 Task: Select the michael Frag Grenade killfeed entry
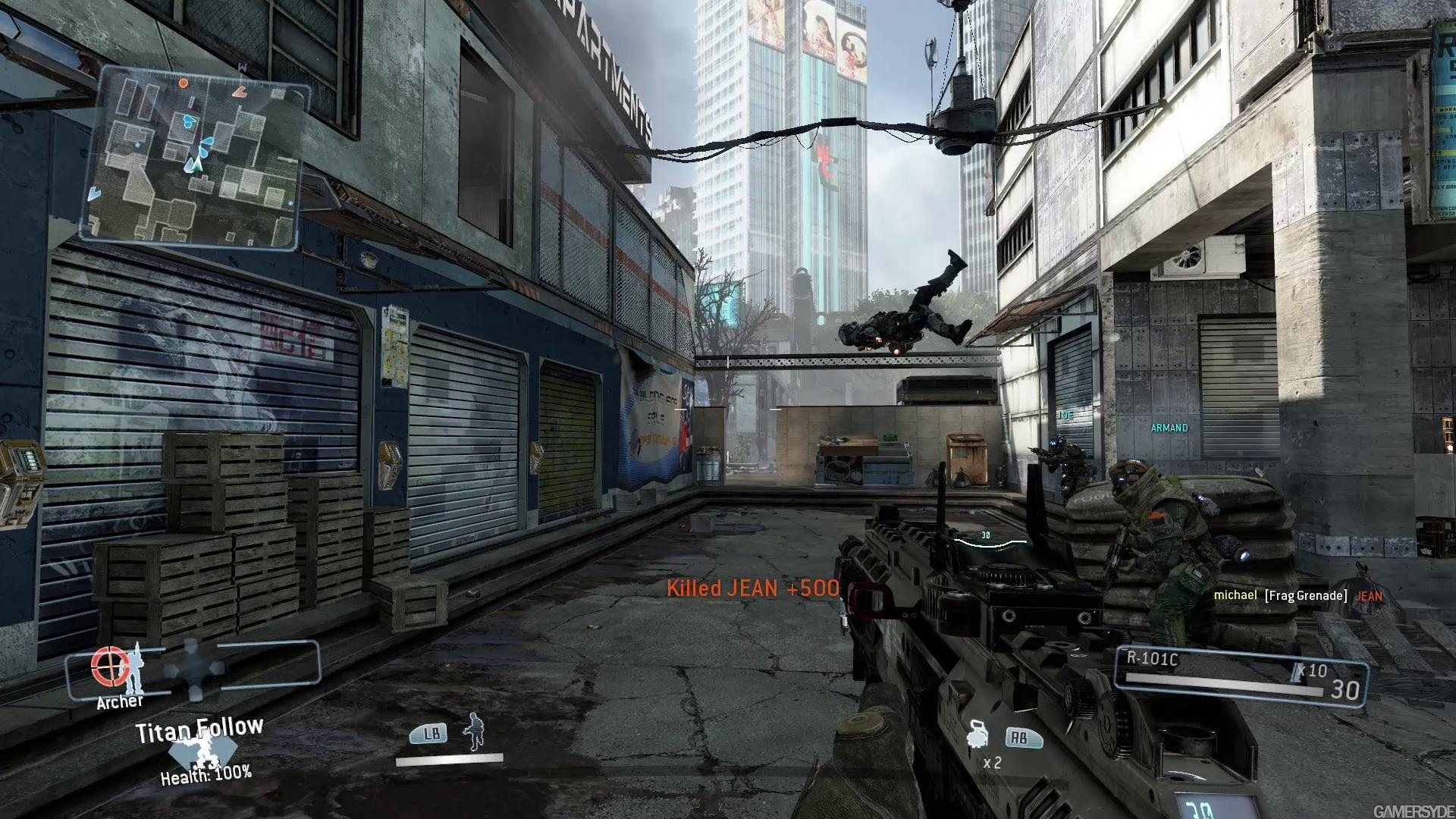pos(1298,596)
